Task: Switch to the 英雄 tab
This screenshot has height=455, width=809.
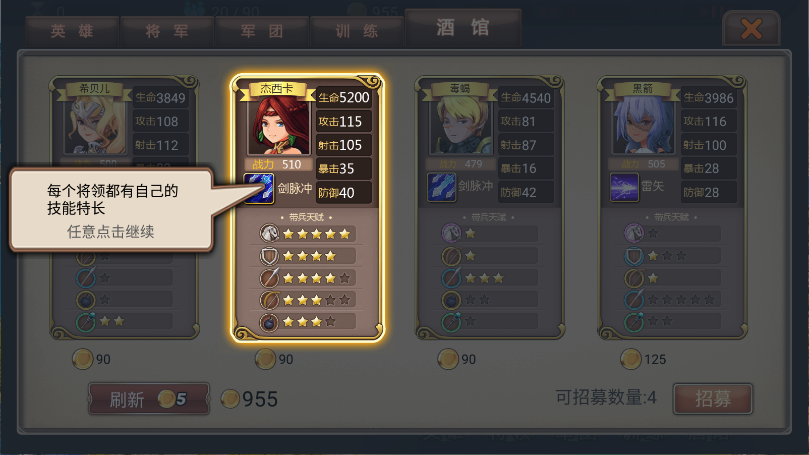Action: (71, 30)
